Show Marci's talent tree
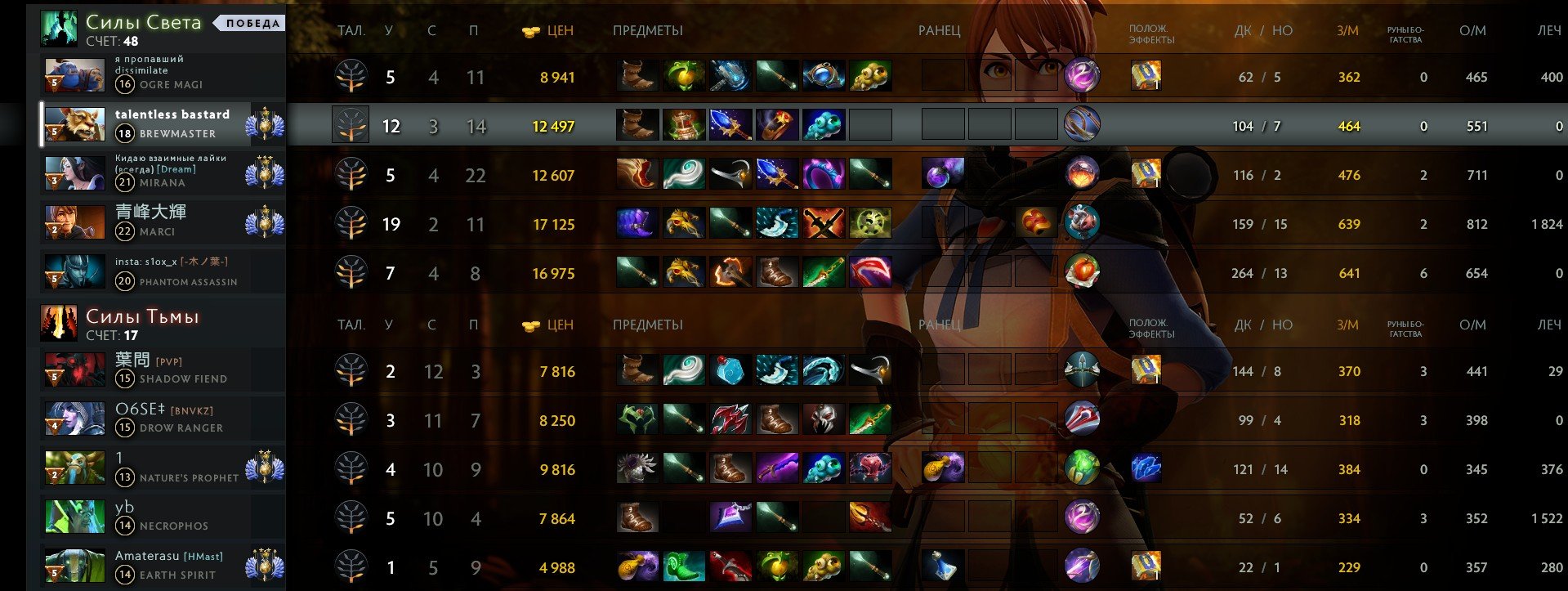Image resolution: width=1568 pixels, height=591 pixels. pos(351,224)
